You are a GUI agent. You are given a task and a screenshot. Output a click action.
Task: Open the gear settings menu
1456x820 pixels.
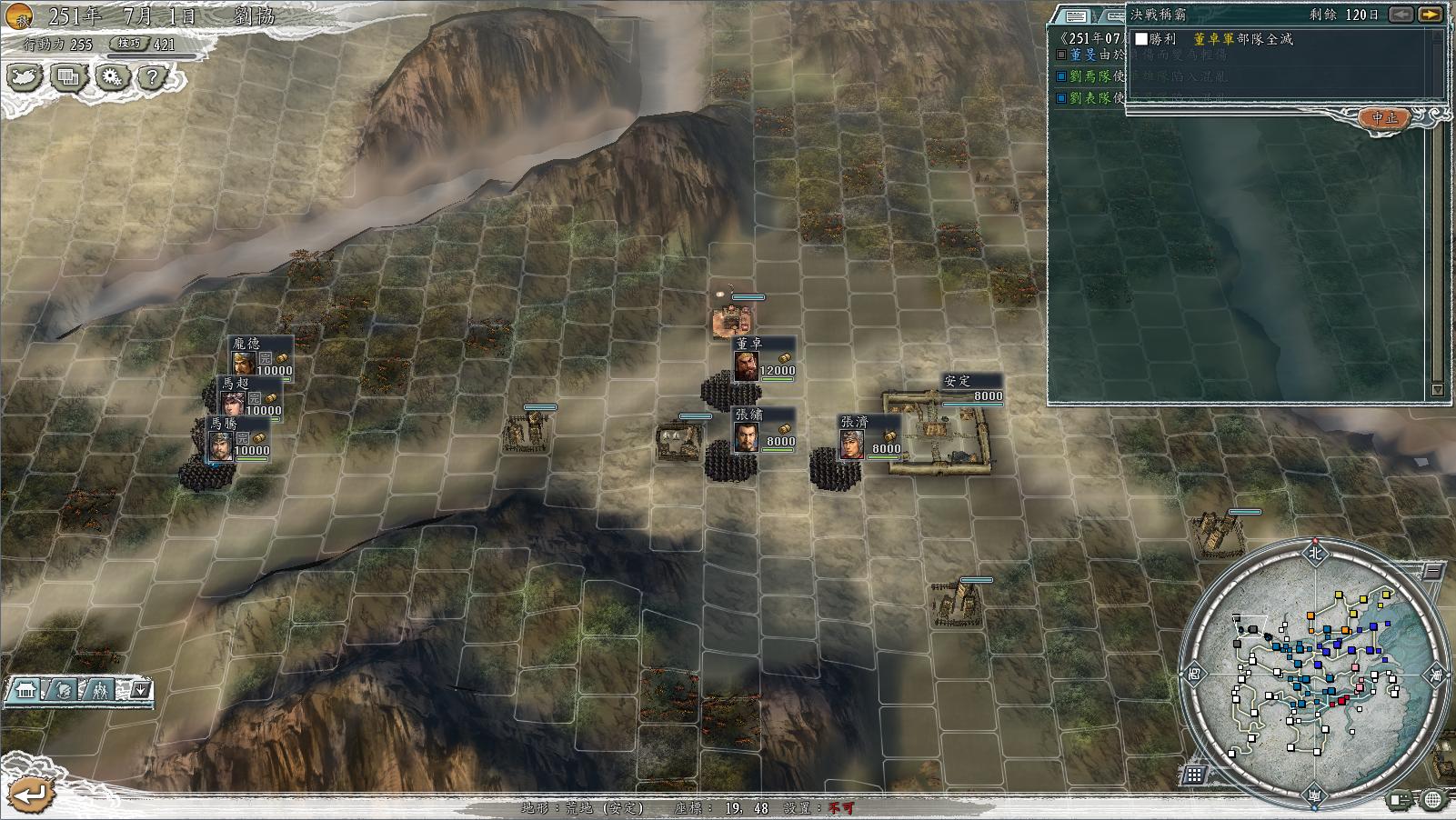pos(111,77)
